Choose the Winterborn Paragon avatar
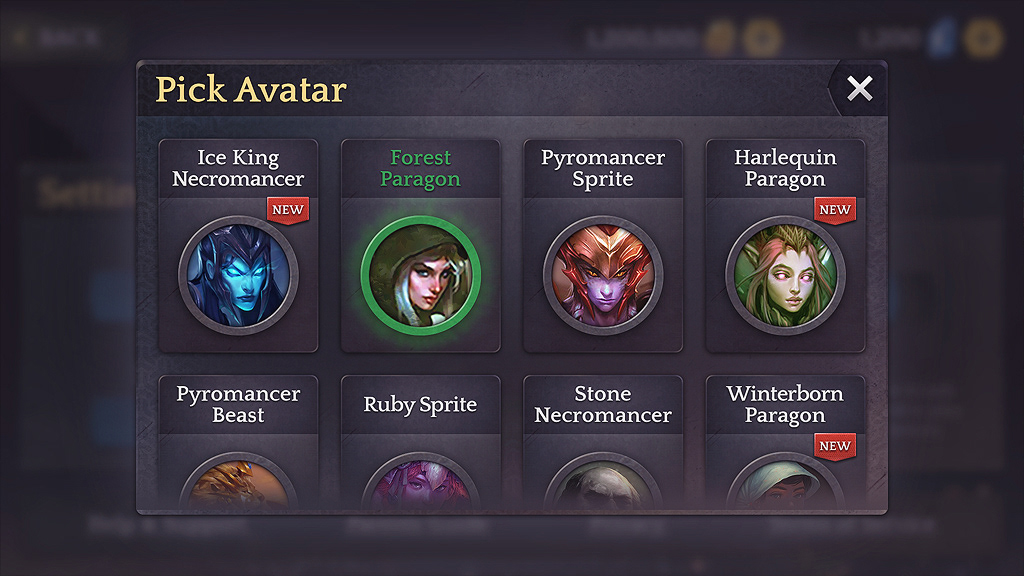The image size is (1024, 576). pos(785,480)
